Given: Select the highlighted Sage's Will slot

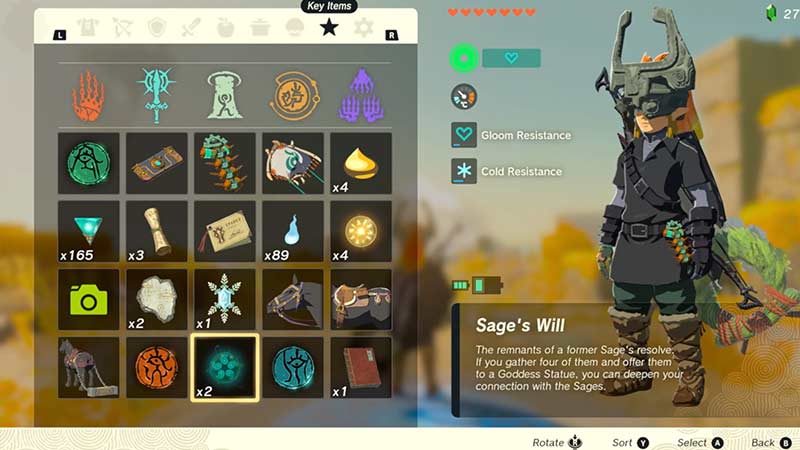Looking at the screenshot, I should 225,366.
